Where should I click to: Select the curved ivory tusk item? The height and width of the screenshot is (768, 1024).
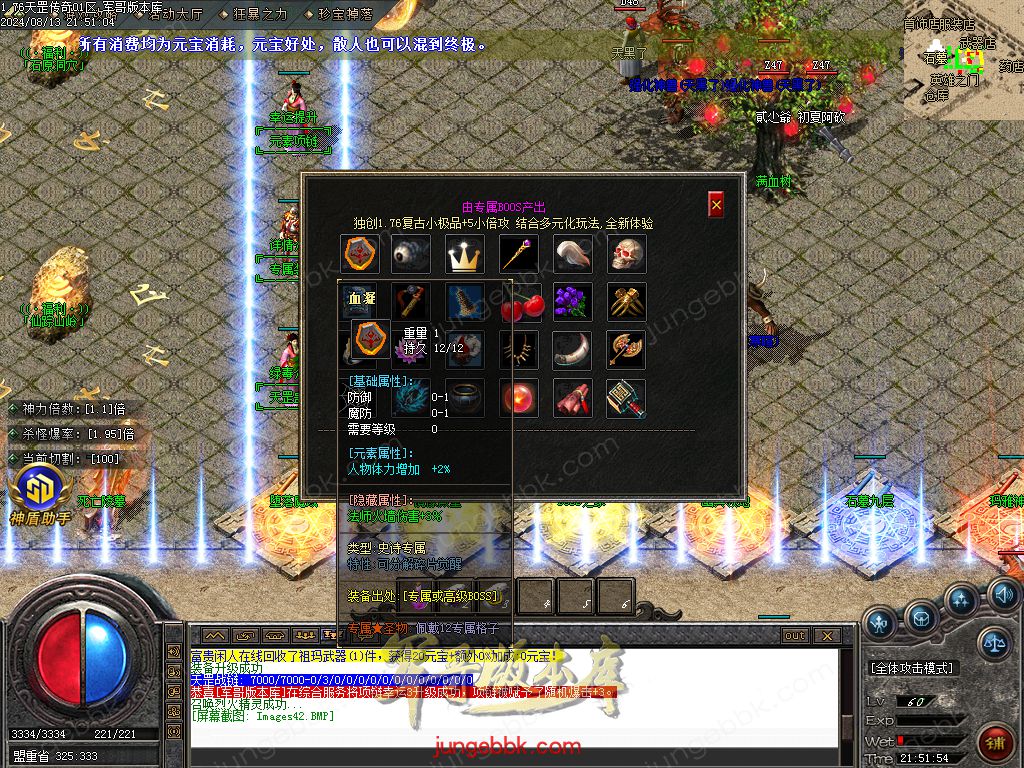coord(572,350)
